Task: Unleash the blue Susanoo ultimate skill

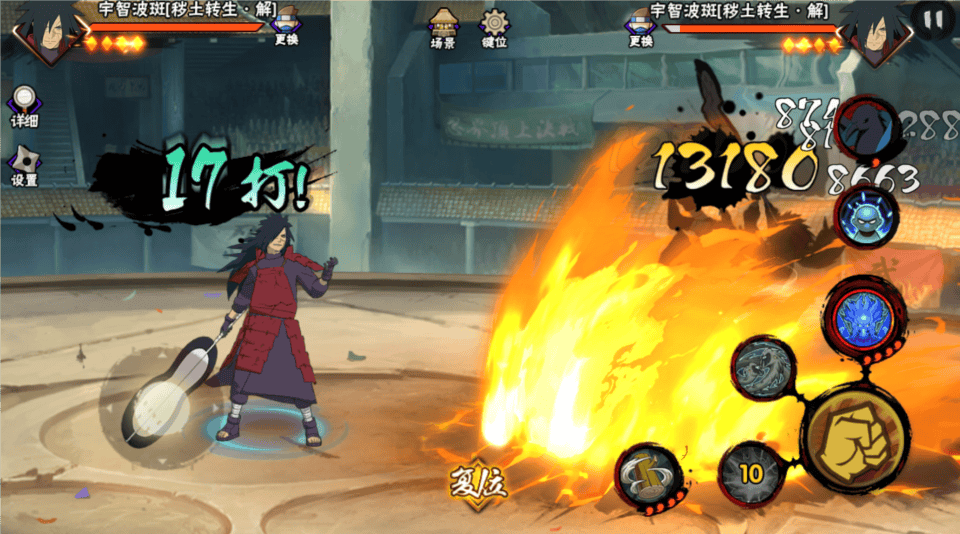Action: [x=863, y=314]
